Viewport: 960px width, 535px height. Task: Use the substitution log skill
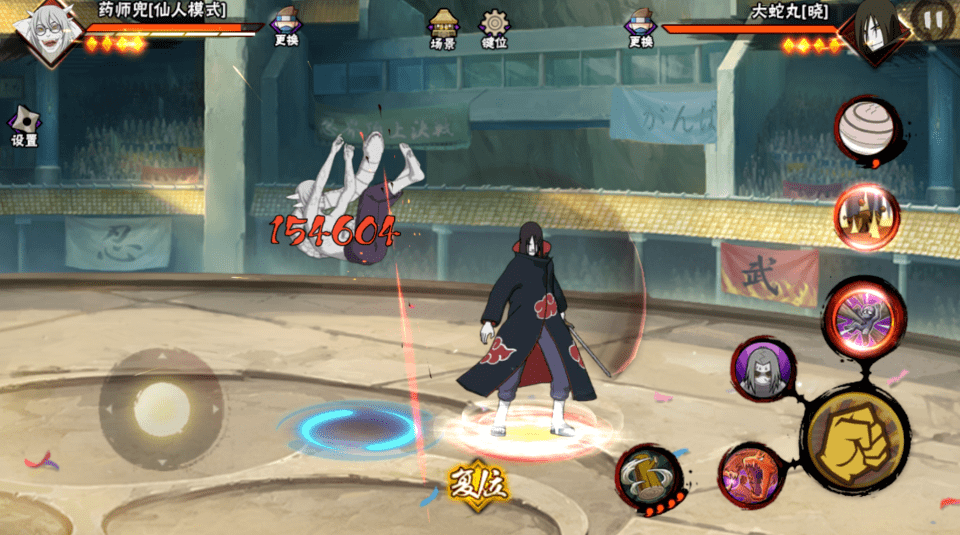tap(648, 477)
